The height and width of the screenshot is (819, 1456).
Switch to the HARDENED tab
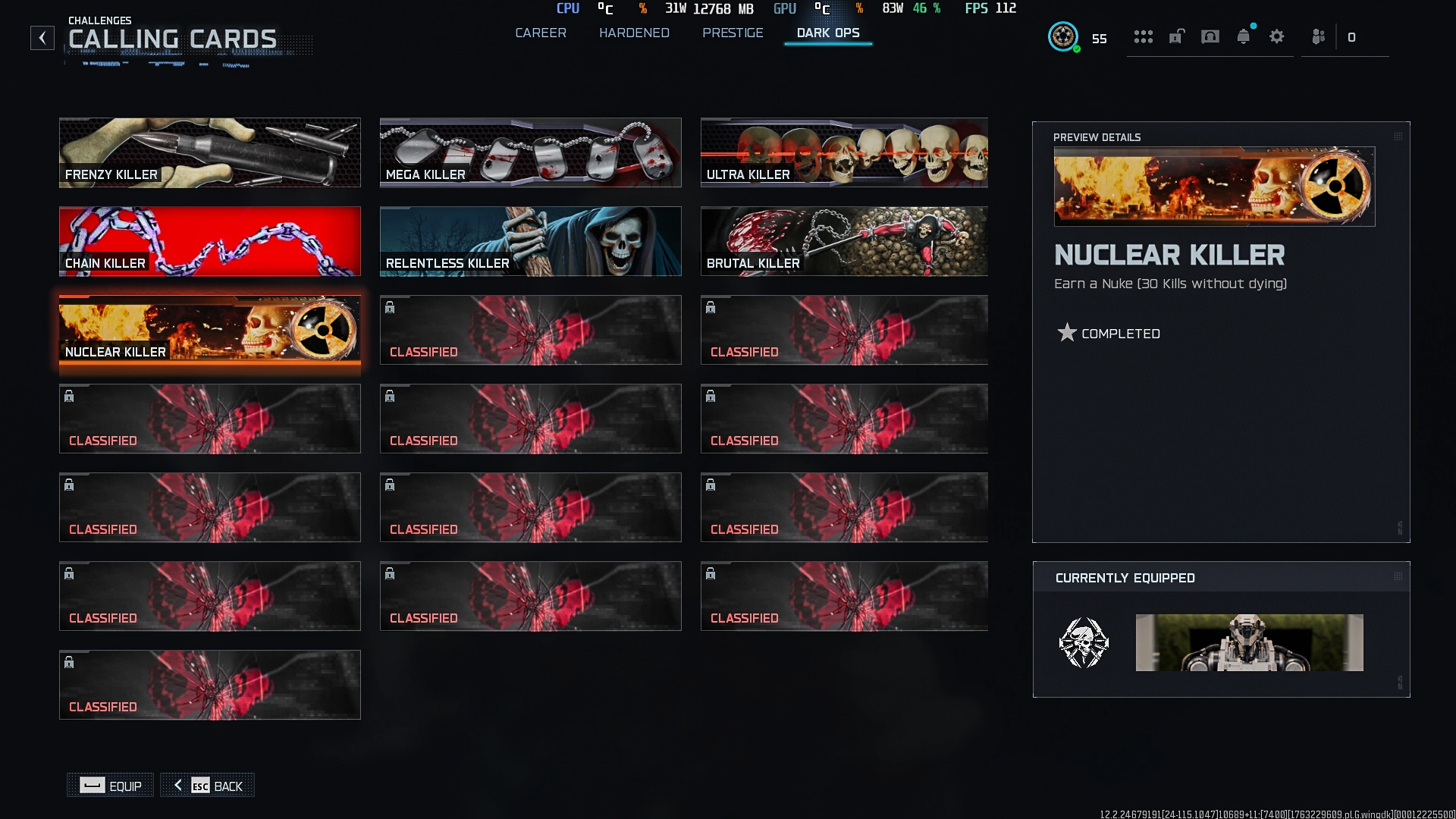coord(635,33)
